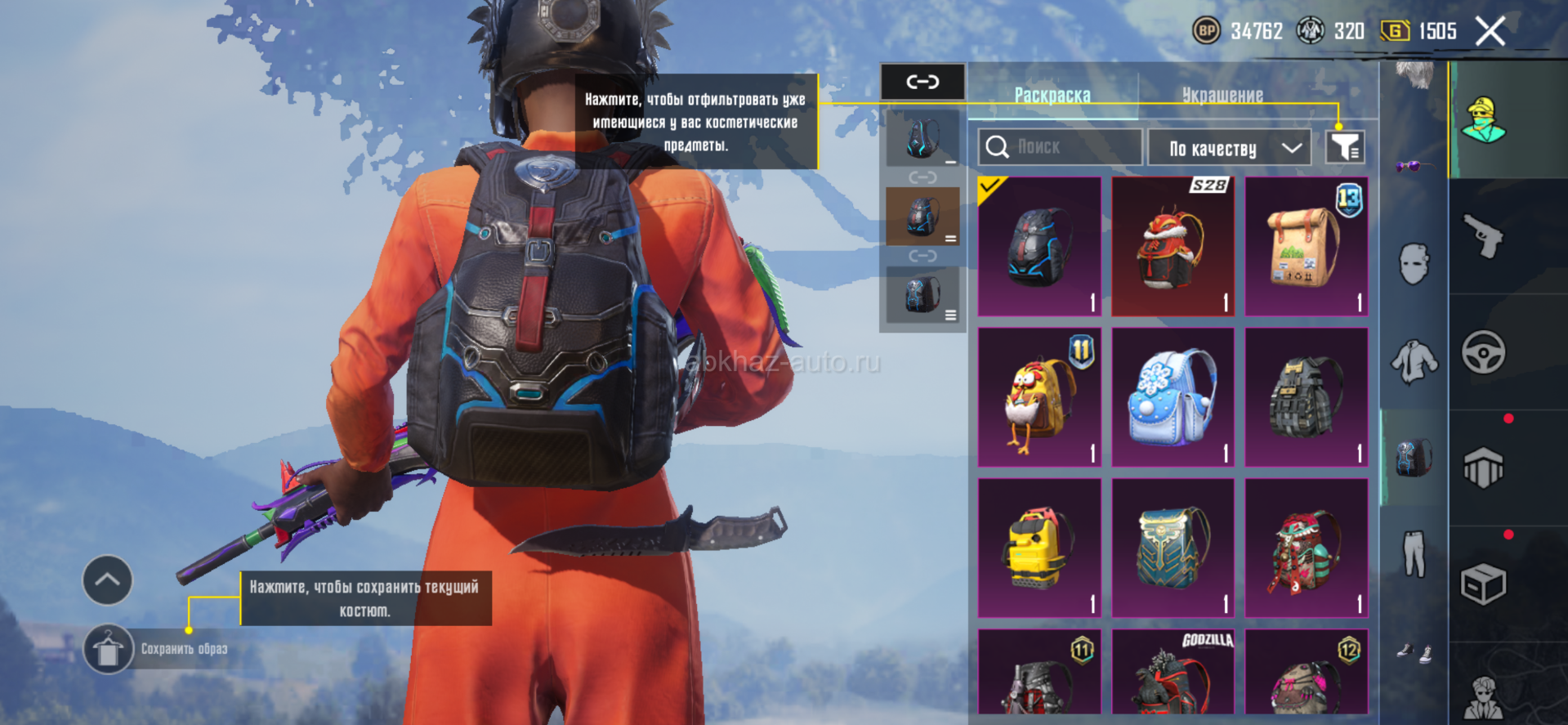Image resolution: width=1568 pixels, height=725 pixels.
Task: Select the red S28 backpack skin
Action: [x=1172, y=246]
